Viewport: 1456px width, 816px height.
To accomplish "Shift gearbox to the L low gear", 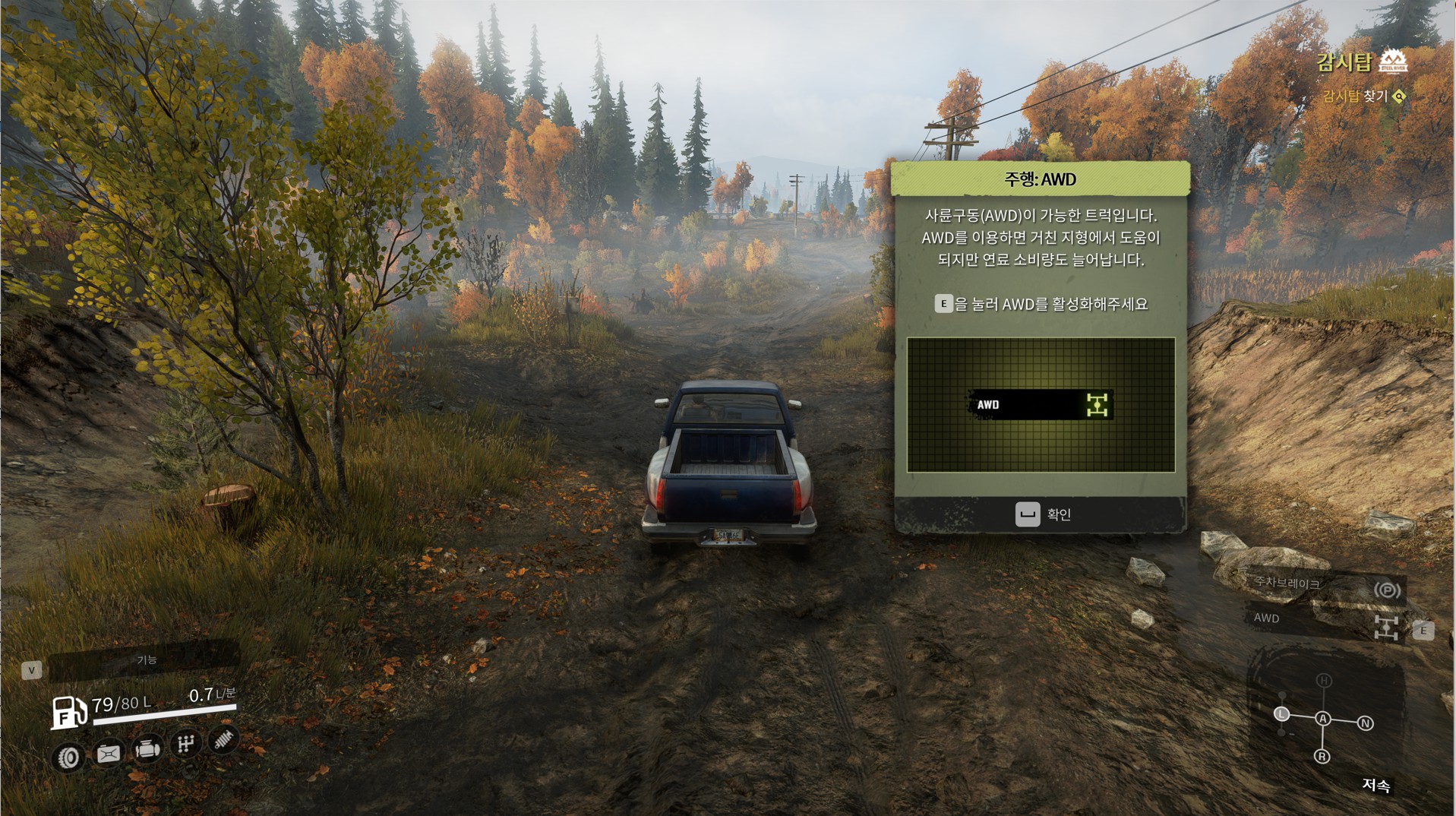I will pyautogui.click(x=1281, y=714).
